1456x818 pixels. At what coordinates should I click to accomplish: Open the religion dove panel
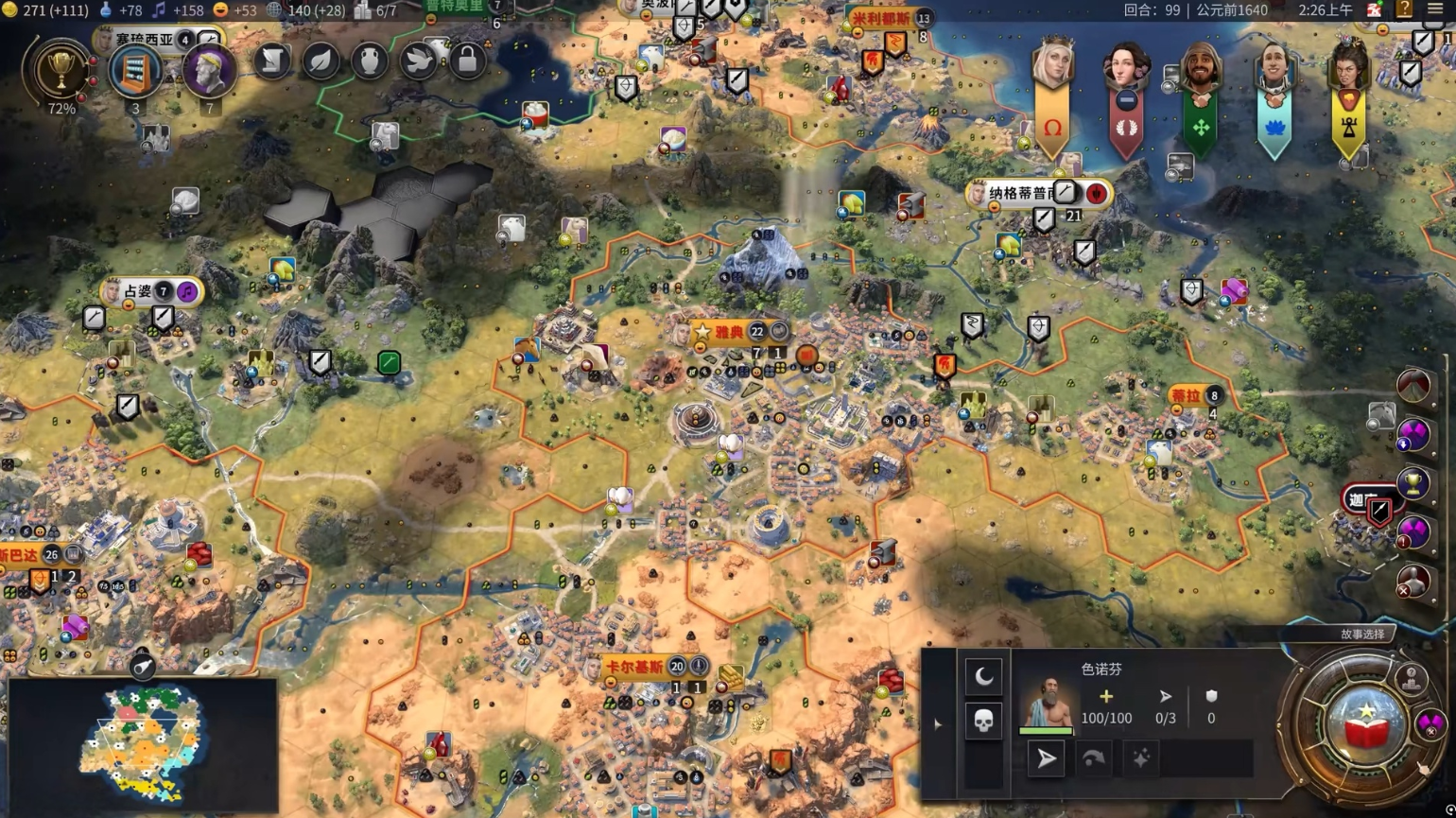pos(419,61)
